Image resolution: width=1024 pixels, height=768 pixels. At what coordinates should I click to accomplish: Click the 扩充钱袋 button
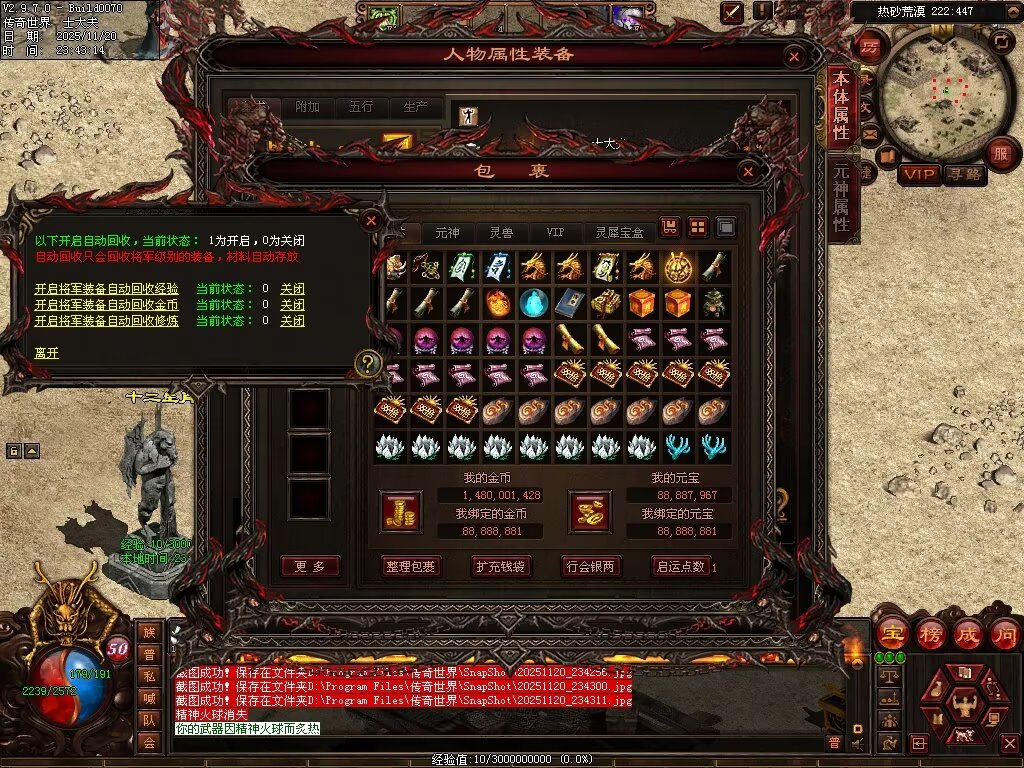(x=500, y=566)
